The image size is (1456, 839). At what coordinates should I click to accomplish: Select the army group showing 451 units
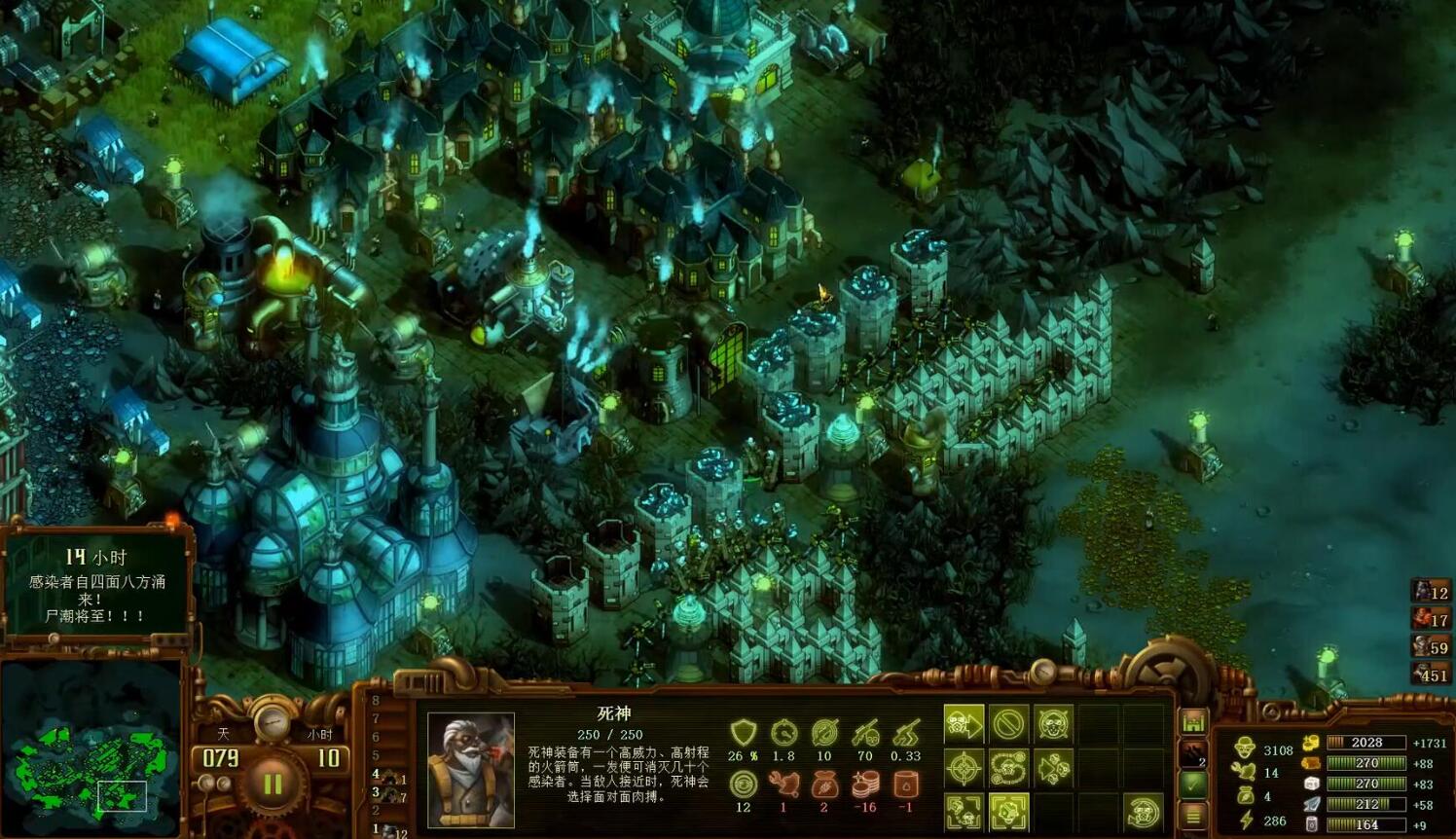(x=1431, y=674)
